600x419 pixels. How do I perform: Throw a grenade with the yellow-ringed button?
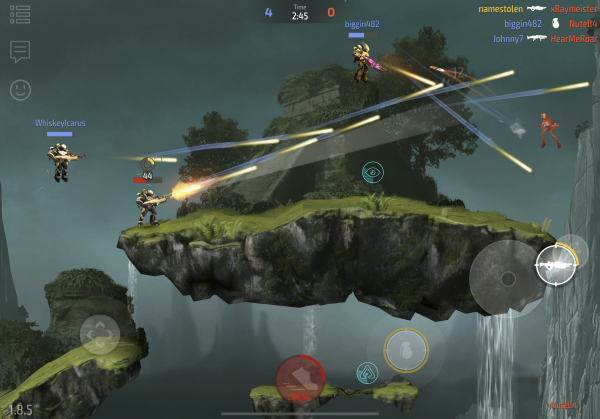[406, 349]
